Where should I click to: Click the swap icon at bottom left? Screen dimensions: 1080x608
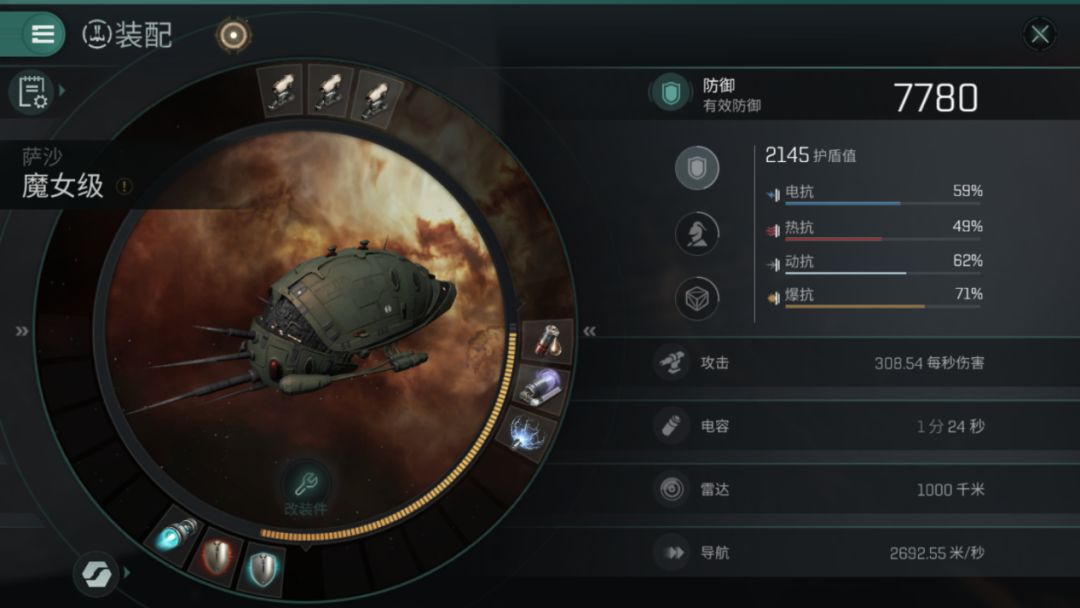pos(96,574)
